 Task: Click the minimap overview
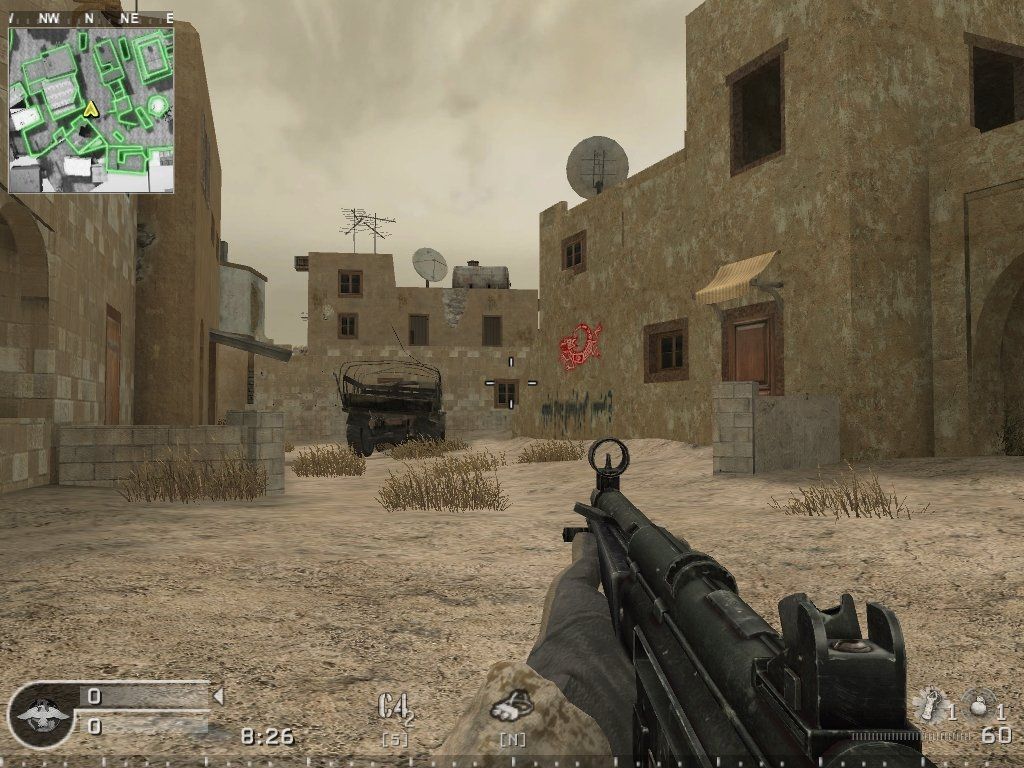click(x=91, y=110)
